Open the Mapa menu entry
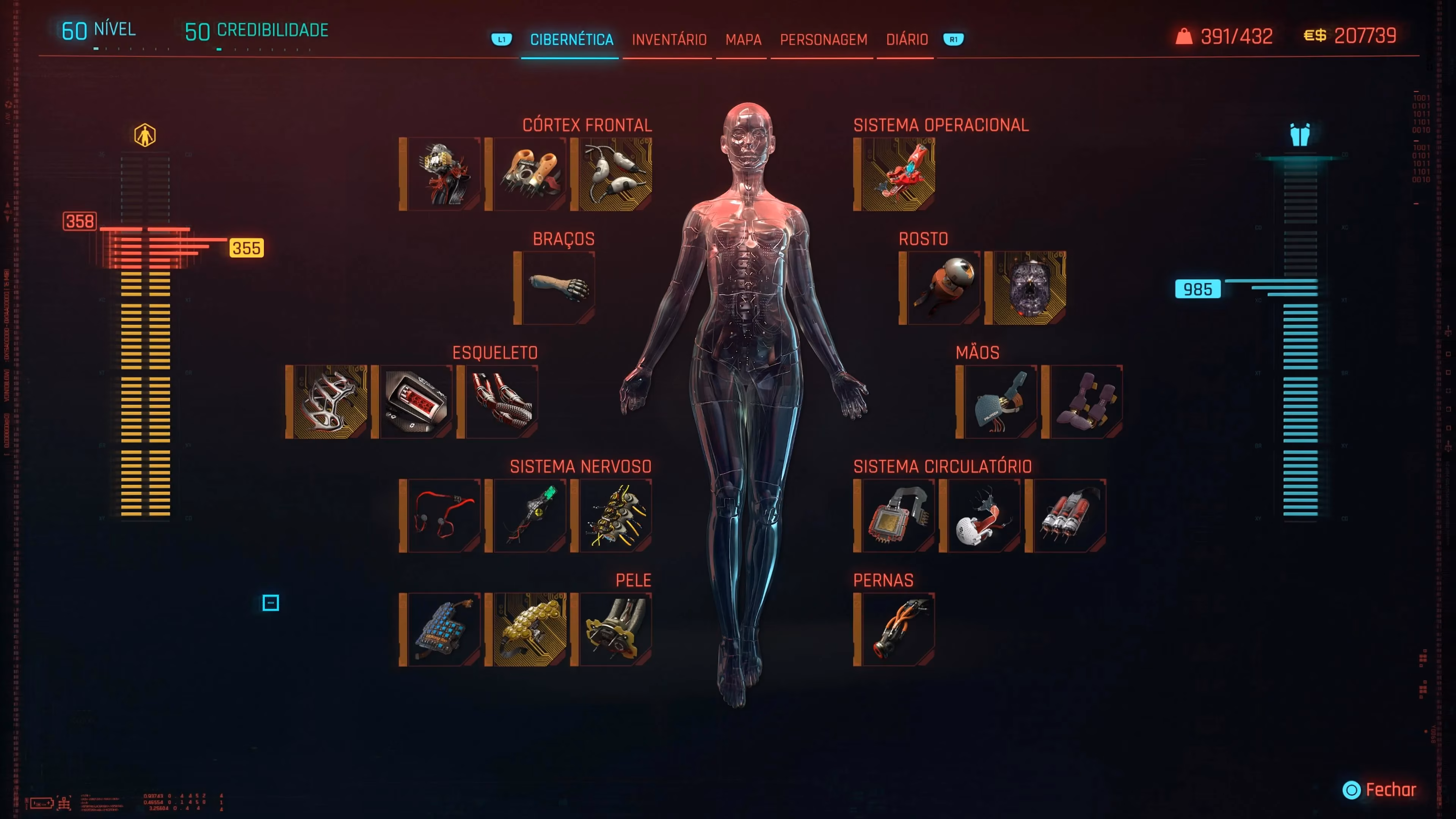This screenshot has width=1456, height=819. [x=743, y=39]
